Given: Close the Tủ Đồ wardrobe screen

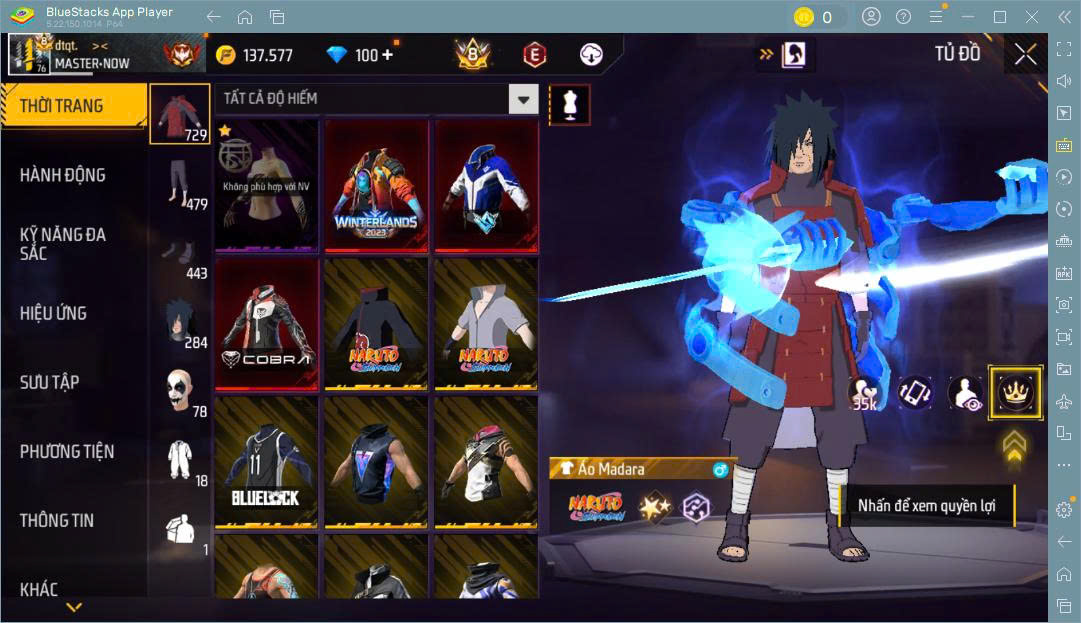Looking at the screenshot, I should [1025, 55].
